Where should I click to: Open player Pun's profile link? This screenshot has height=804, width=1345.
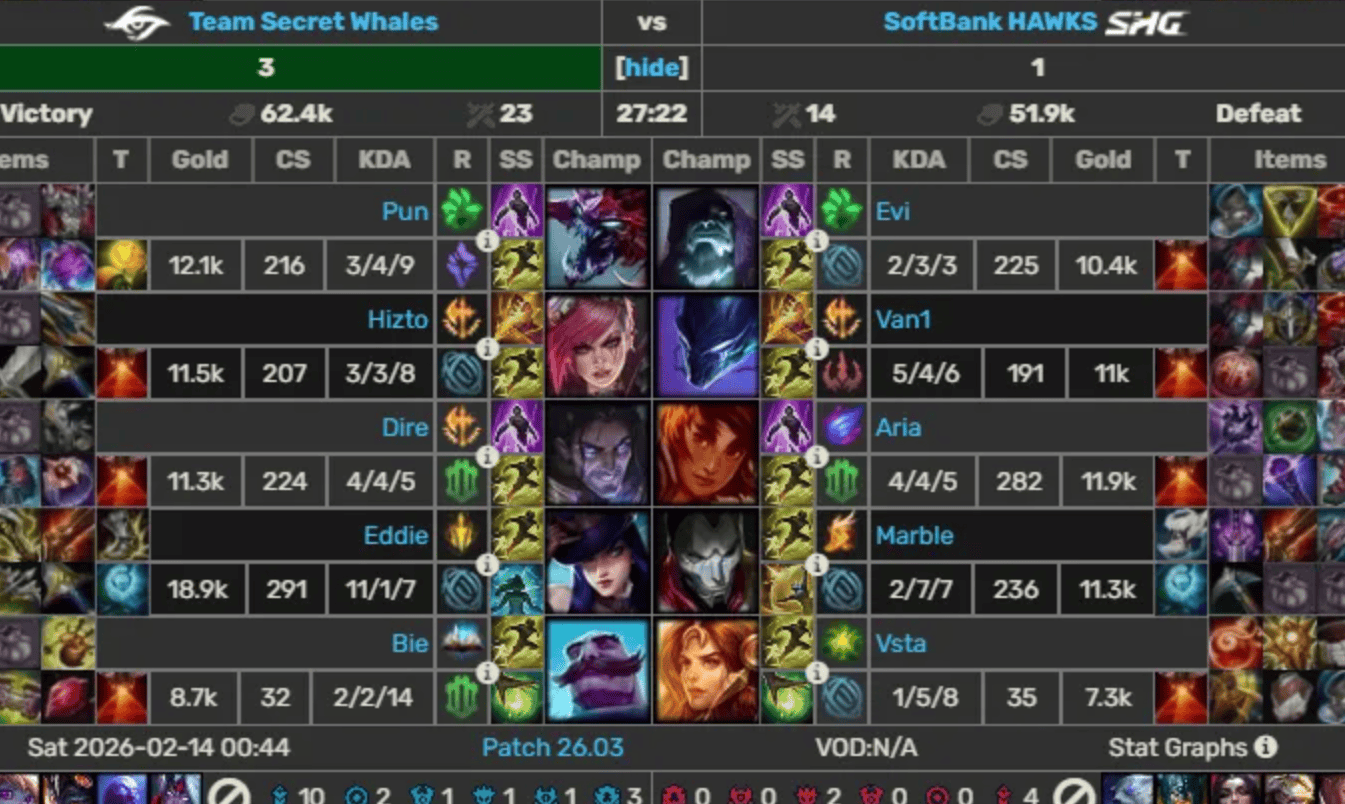[405, 212]
